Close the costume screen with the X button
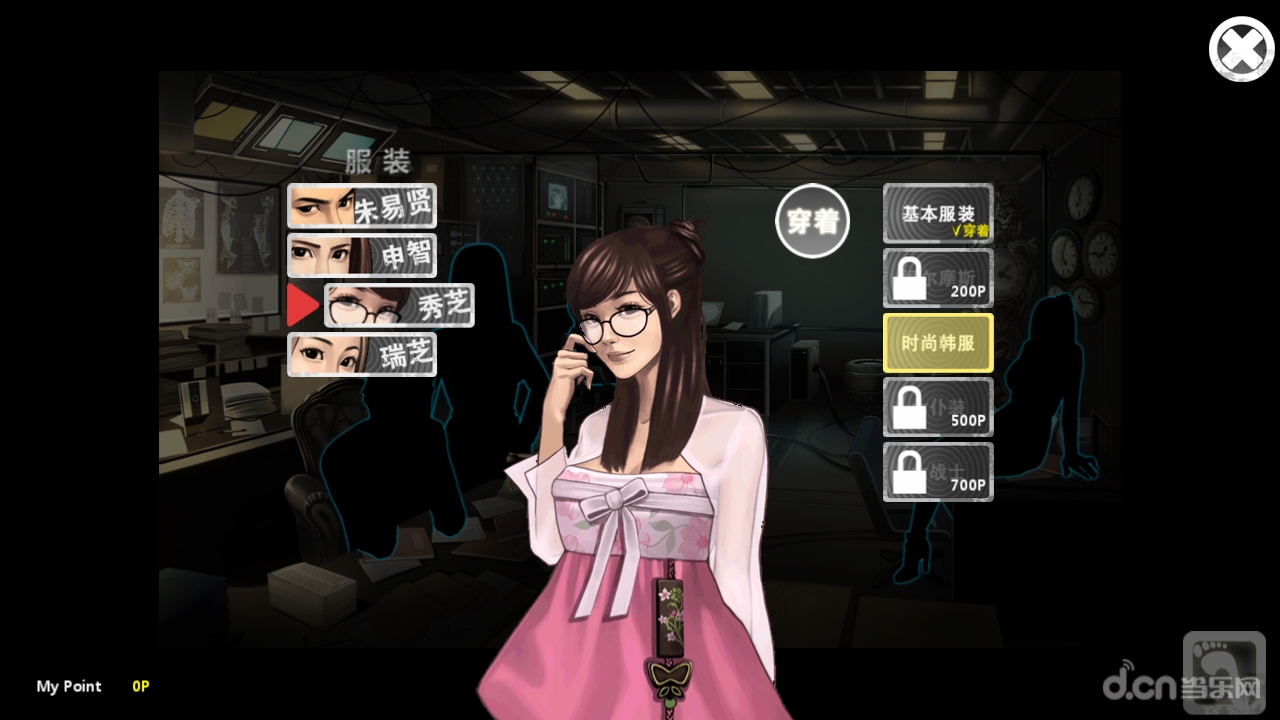The height and width of the screenshot is (720, 1280). click(x=1241, y=49)
